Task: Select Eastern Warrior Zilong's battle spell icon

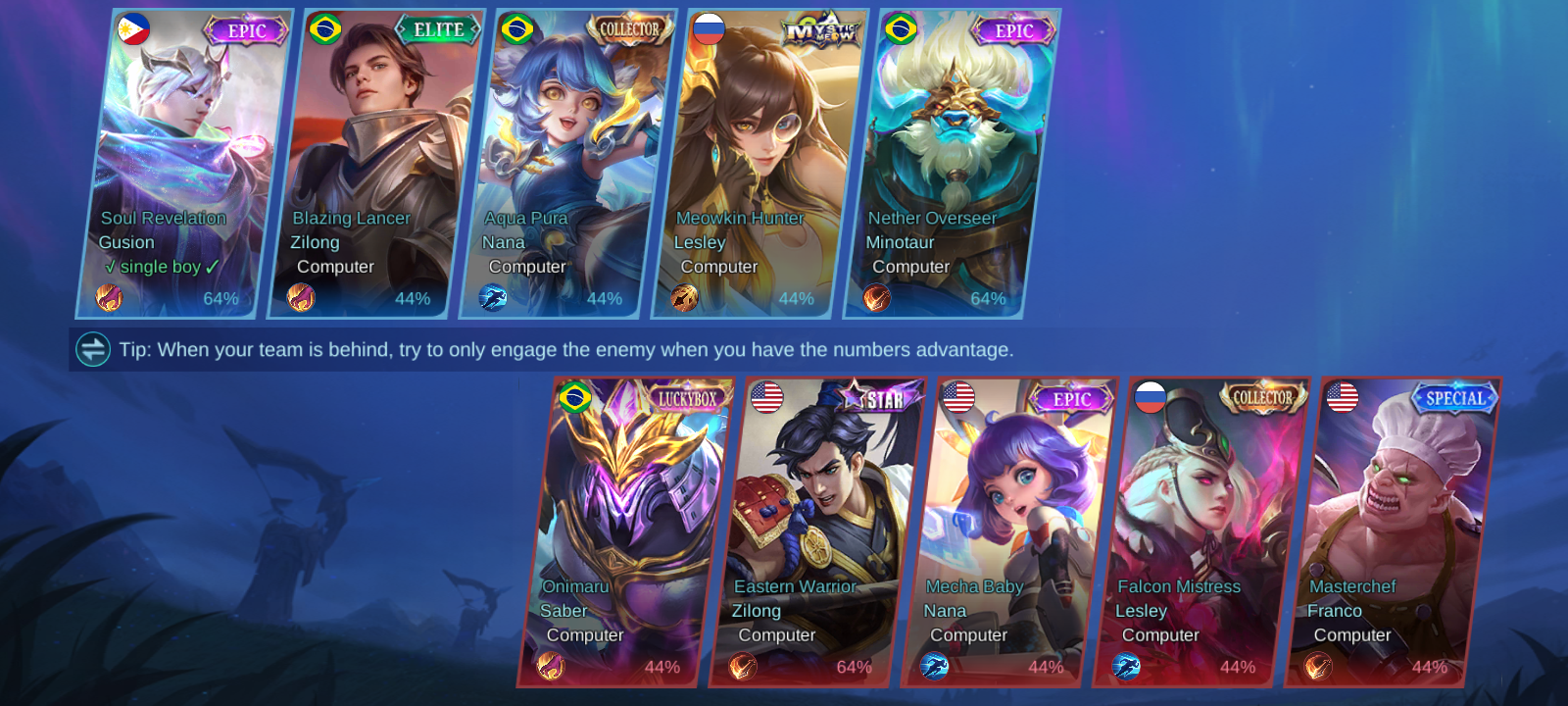Action: click(x=745, y=667)
